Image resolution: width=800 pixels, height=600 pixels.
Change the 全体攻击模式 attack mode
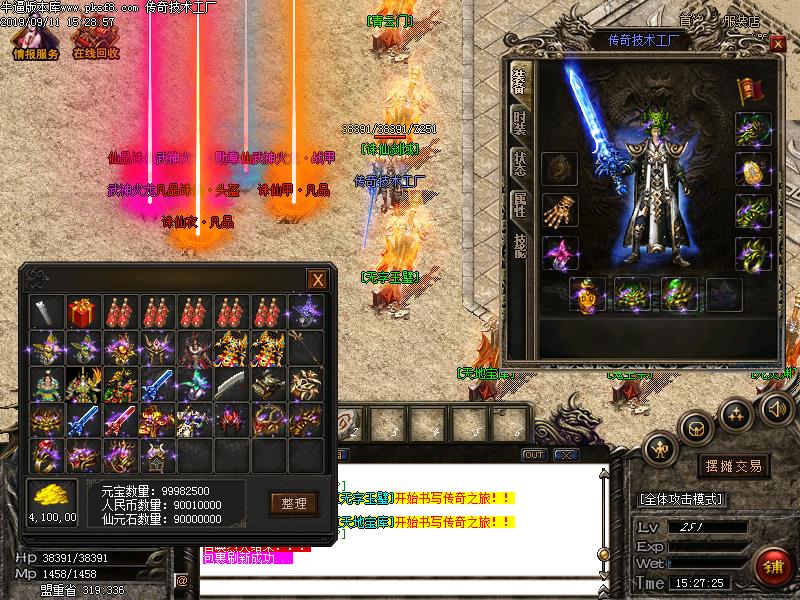tap(682, 498)
